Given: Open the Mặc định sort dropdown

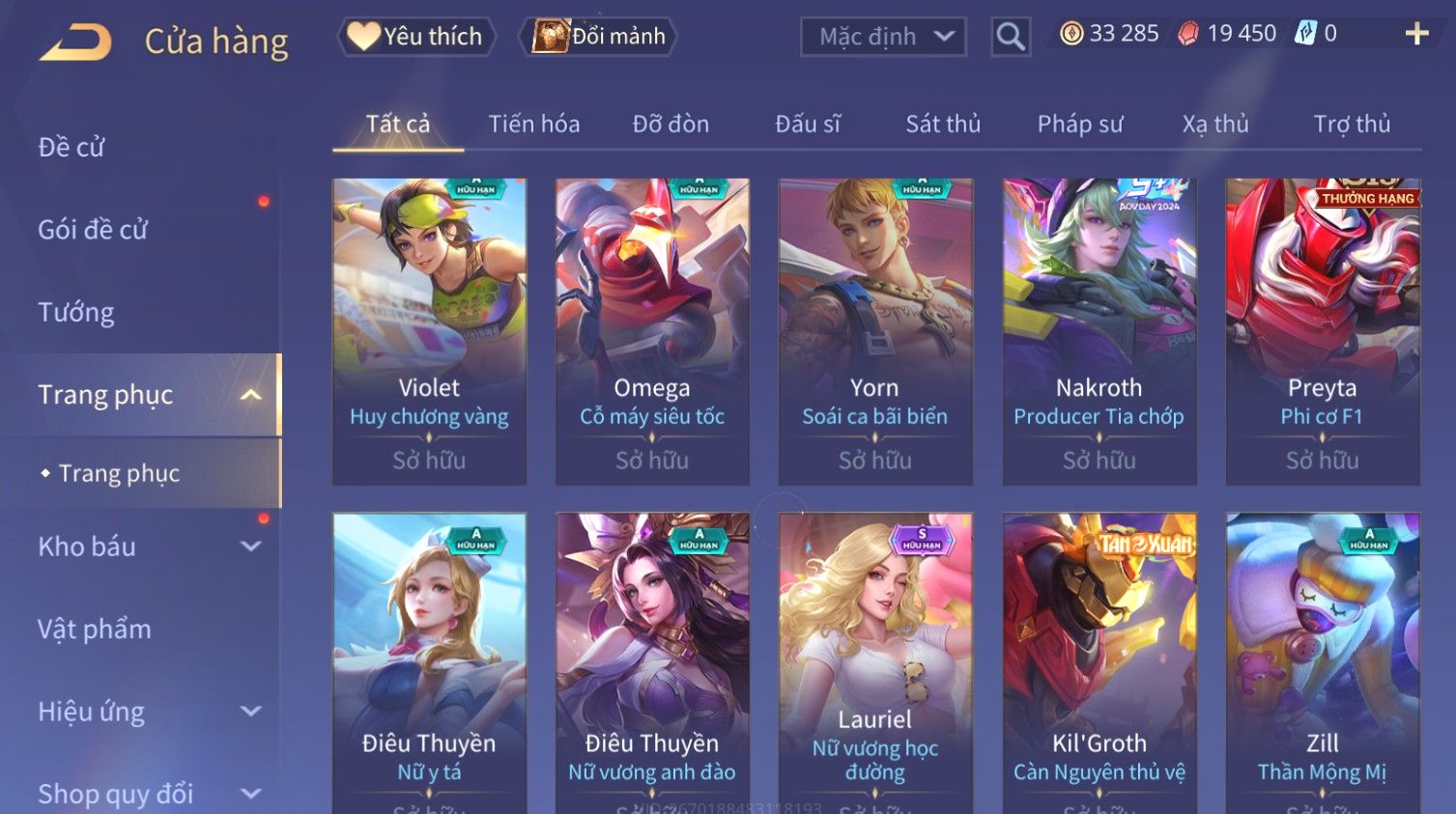Looking at the screenshot, I should point(883,38).
